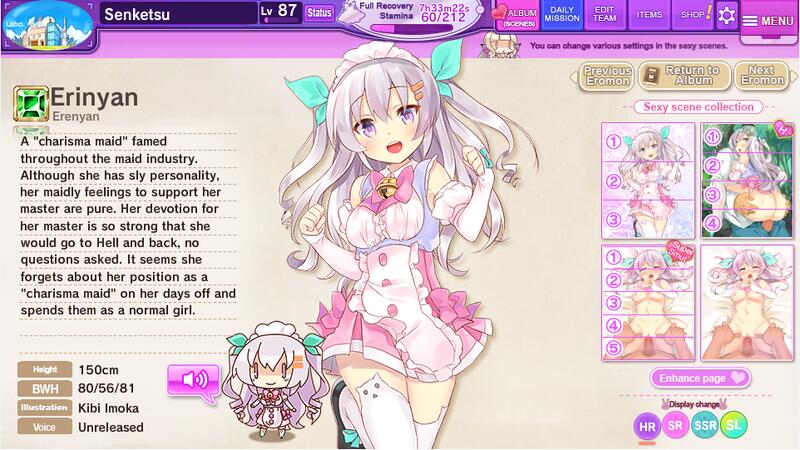The height and width of the screenshot is (450, 800).
Task: Switch display to SR
Action: (x=677, y=427)
